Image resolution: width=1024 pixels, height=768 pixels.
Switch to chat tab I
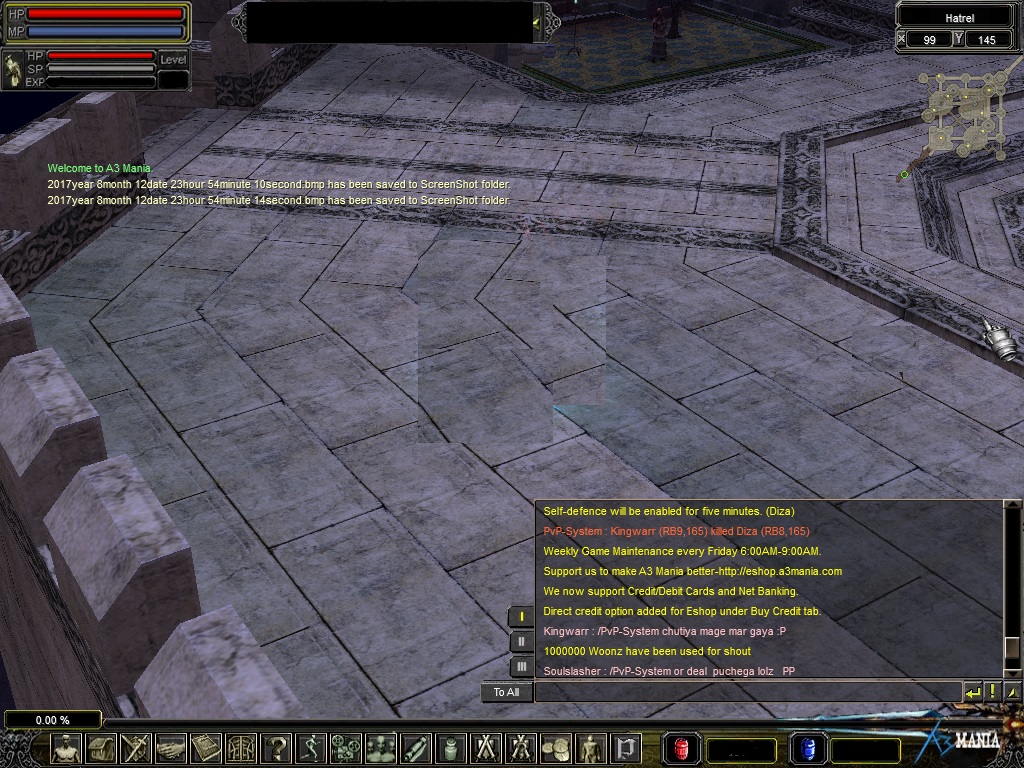[521, 617]
